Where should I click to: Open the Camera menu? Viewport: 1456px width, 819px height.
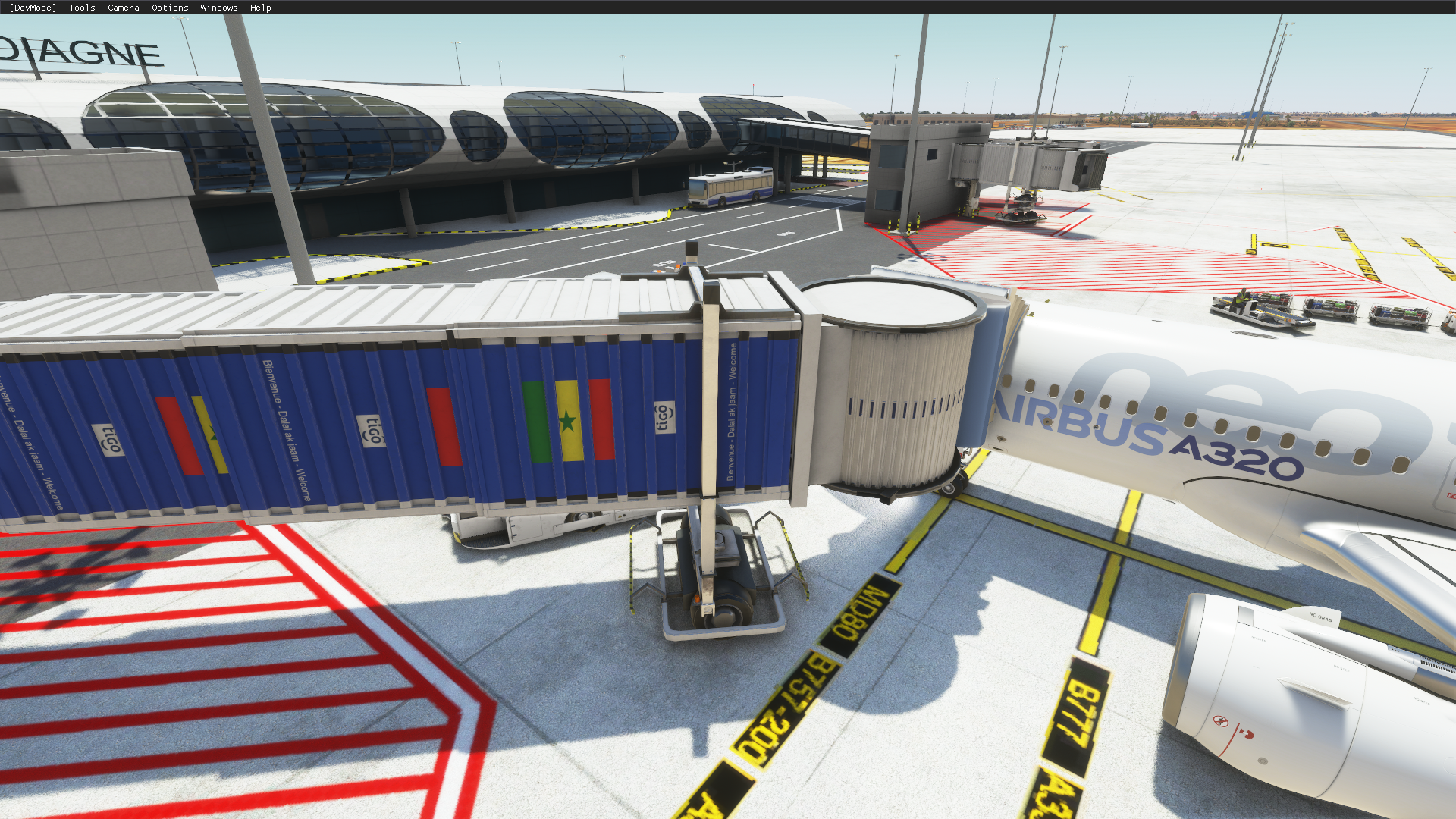(x=124, y=8)
